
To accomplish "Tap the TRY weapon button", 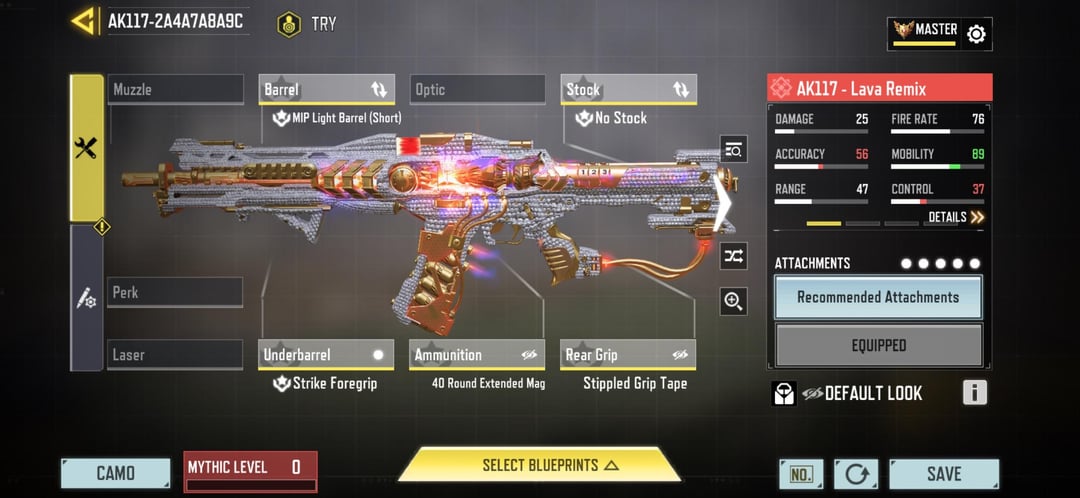I will coord(308,23).
